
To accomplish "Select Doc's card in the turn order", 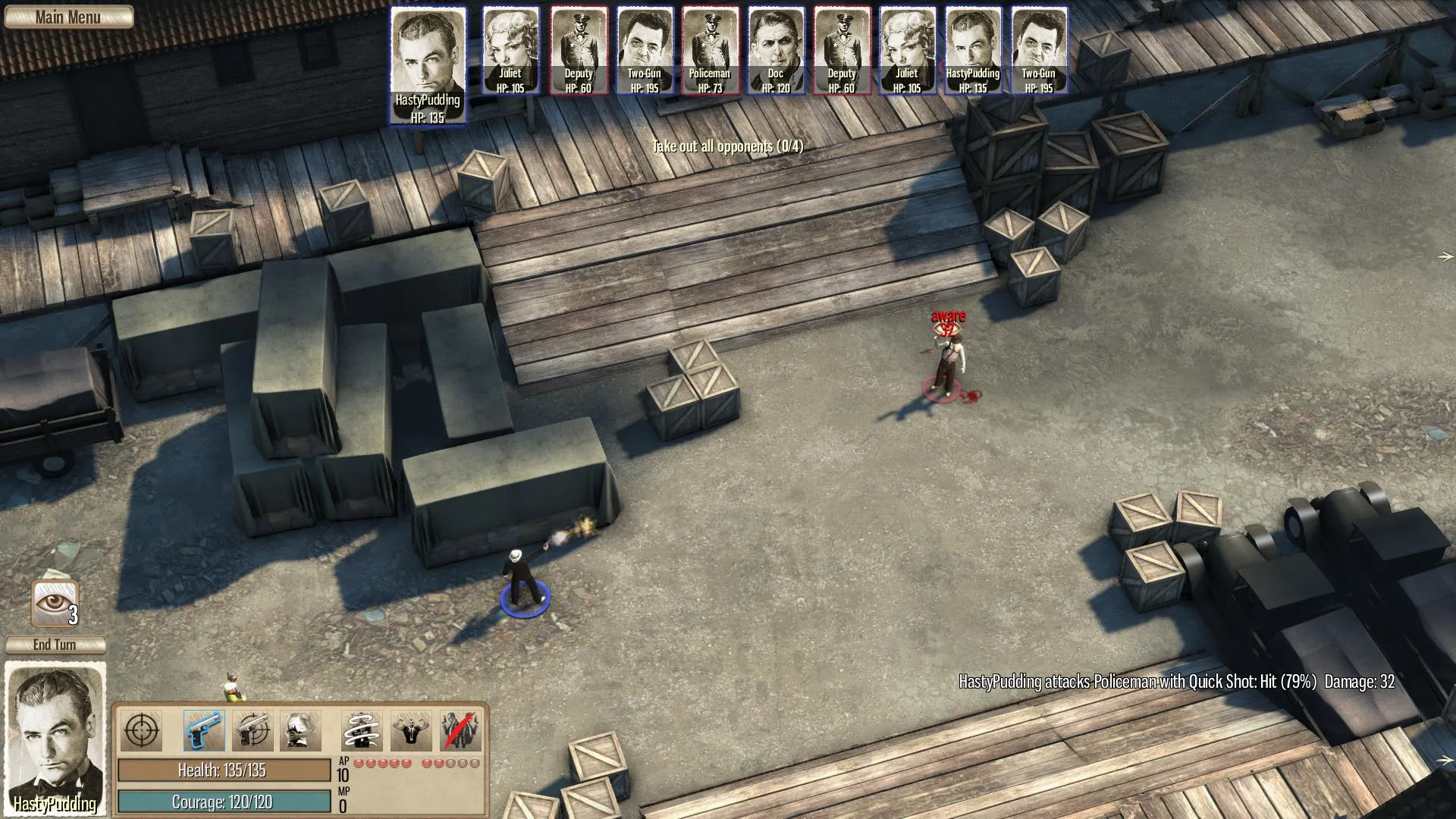I will [x=775, y=51].
